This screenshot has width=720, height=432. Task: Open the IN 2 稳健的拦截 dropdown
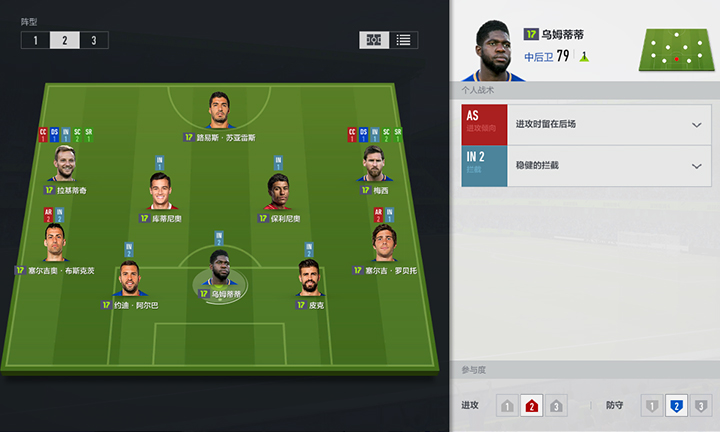[697, 166]
